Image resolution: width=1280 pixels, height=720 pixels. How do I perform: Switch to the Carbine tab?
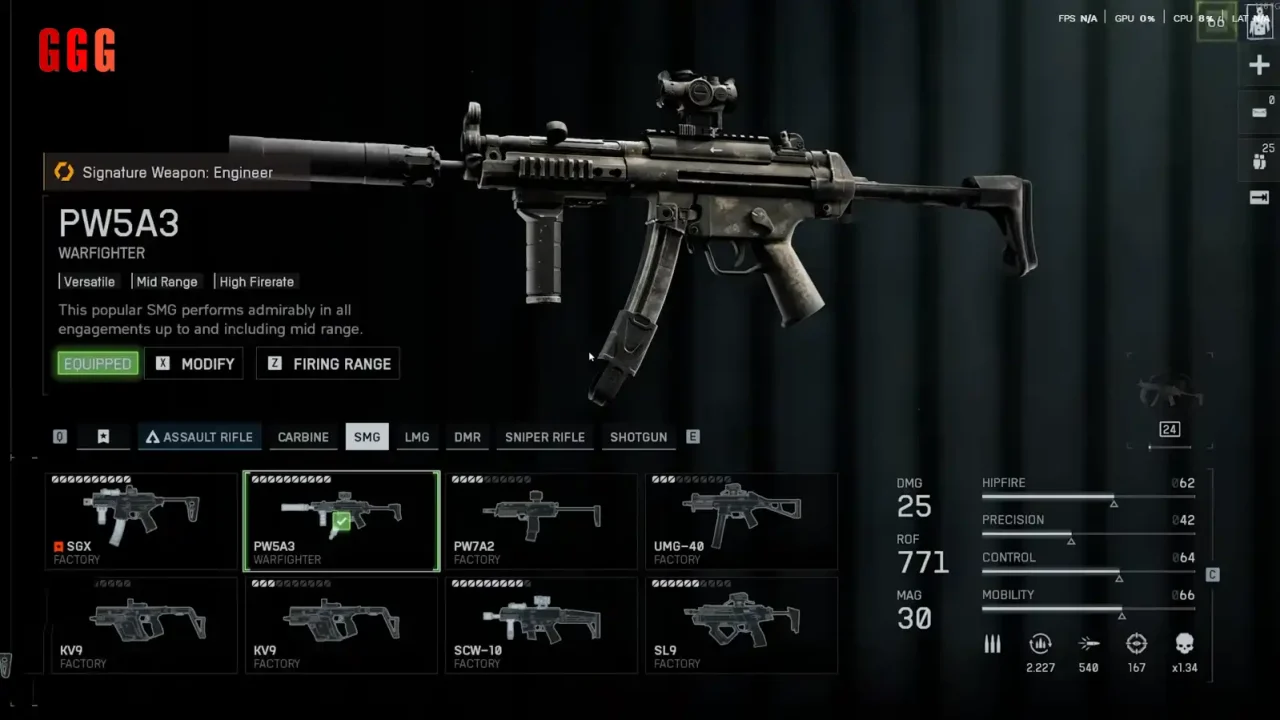click(303, 437)
